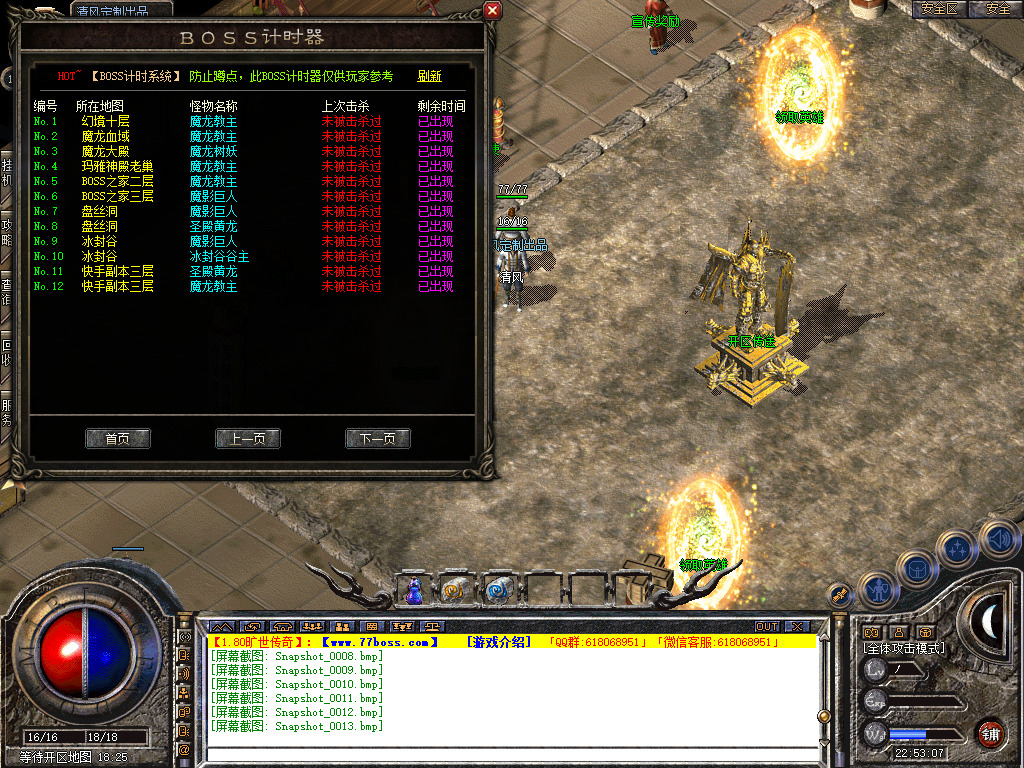The height and width of the screenshot is (768, 1024).
Task: Click the 上一页 previous page button
Action: coord(248,438)
